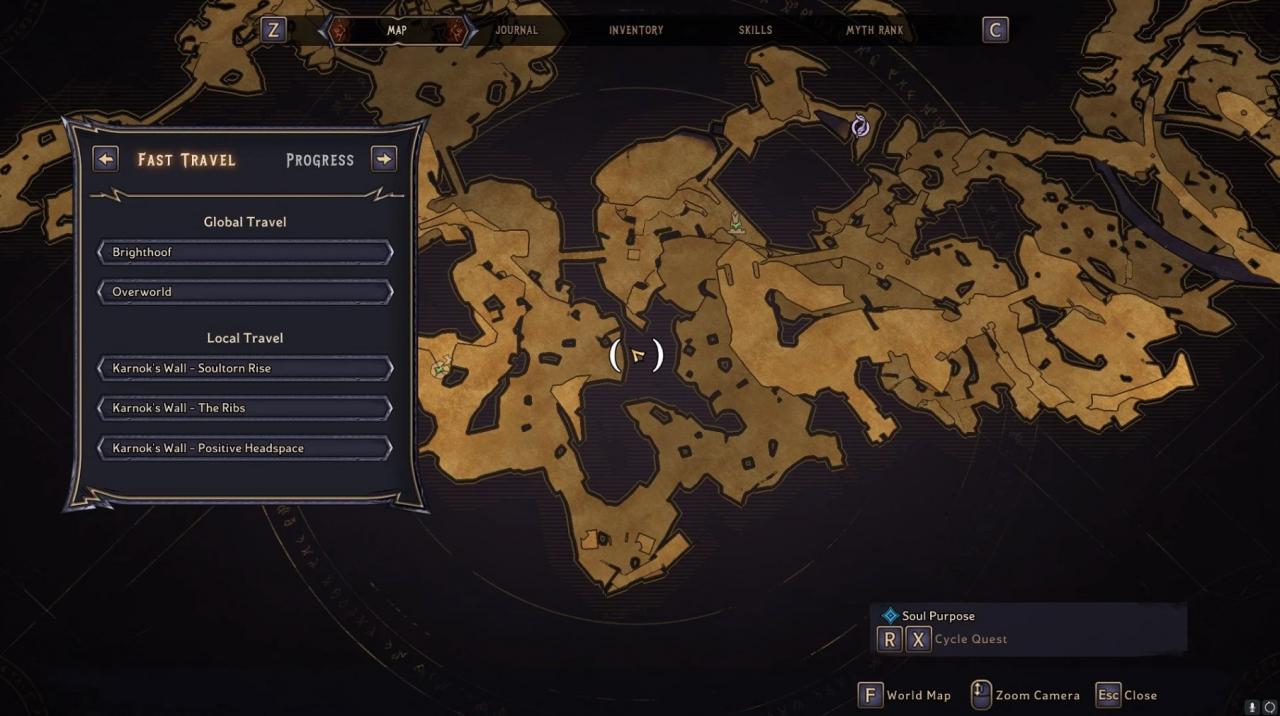This screenshot has height=716, width=1280.
Task: Click the right arrow beside Progress
Action: coord(384,159)
